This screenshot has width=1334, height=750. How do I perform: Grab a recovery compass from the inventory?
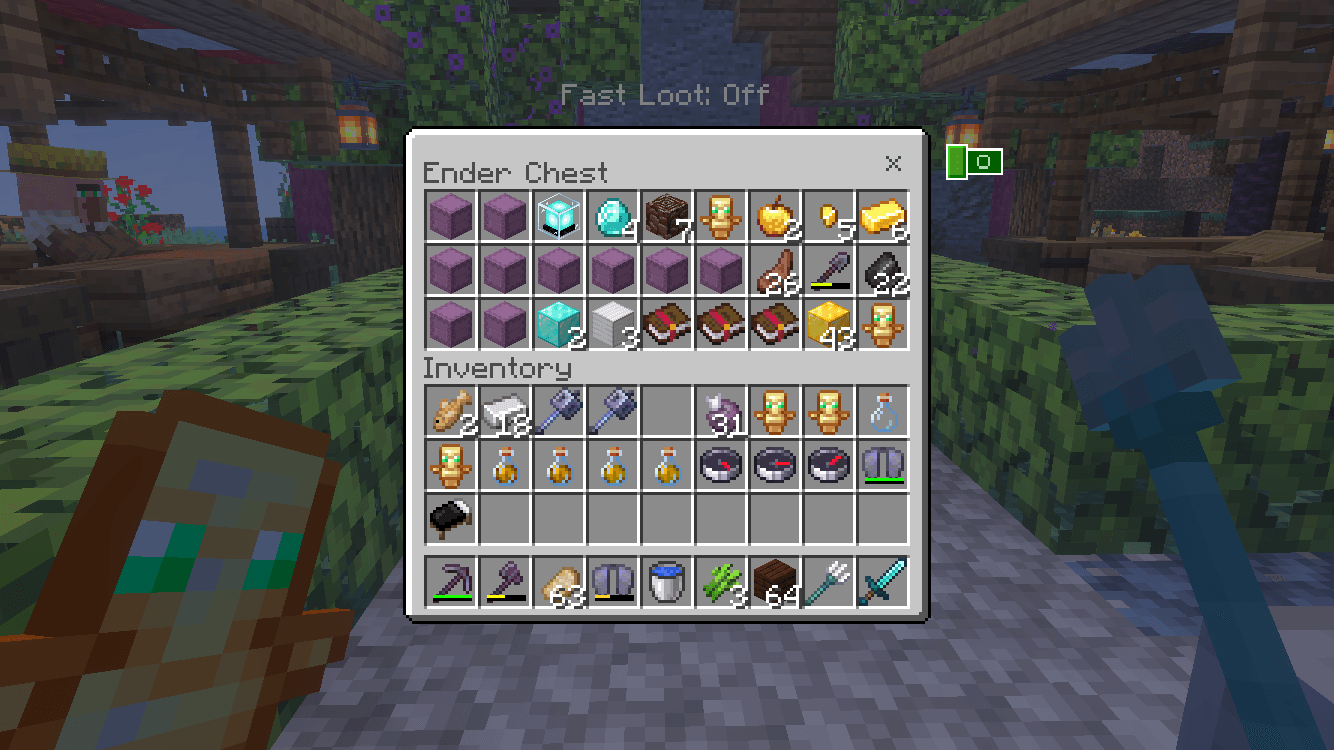(x=721, y=466)
